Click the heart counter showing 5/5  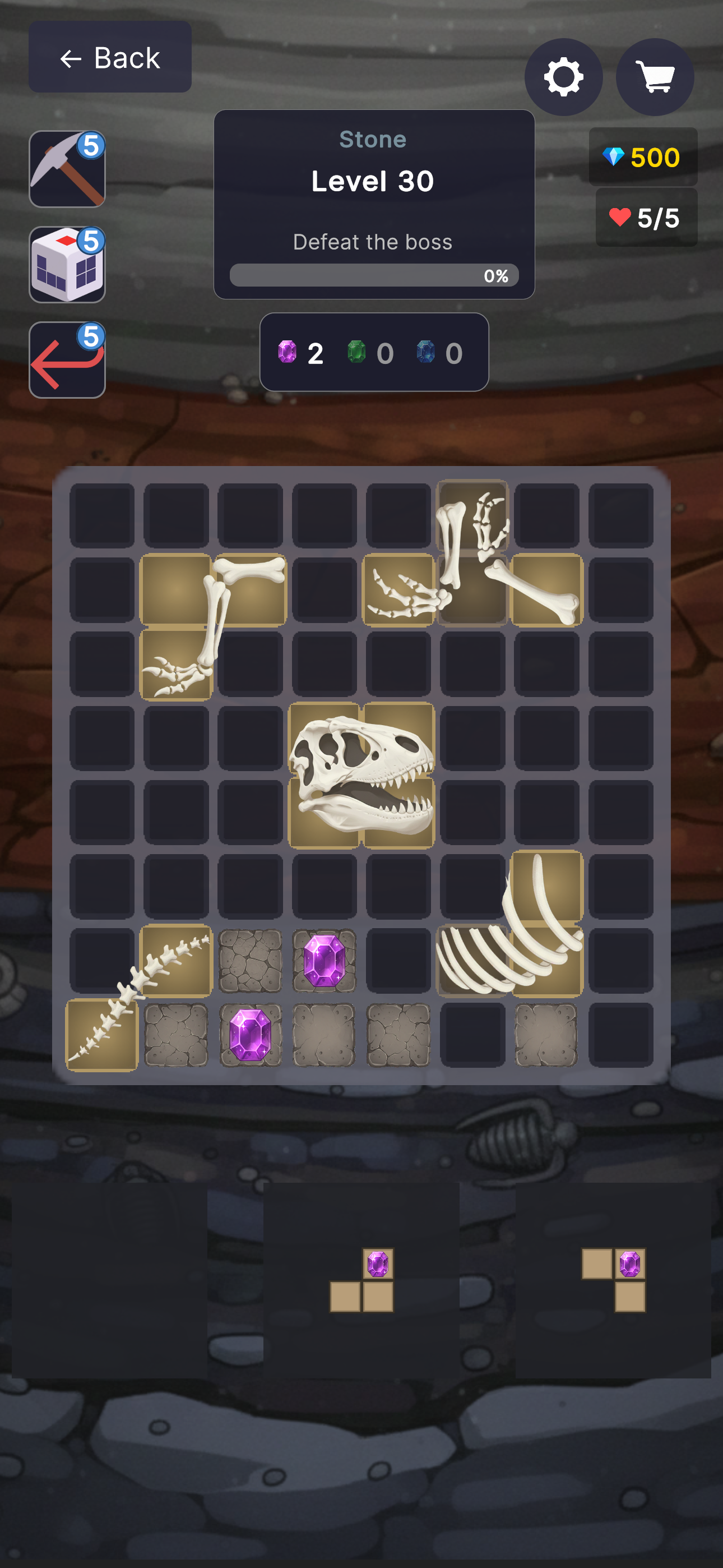[646, 216]
